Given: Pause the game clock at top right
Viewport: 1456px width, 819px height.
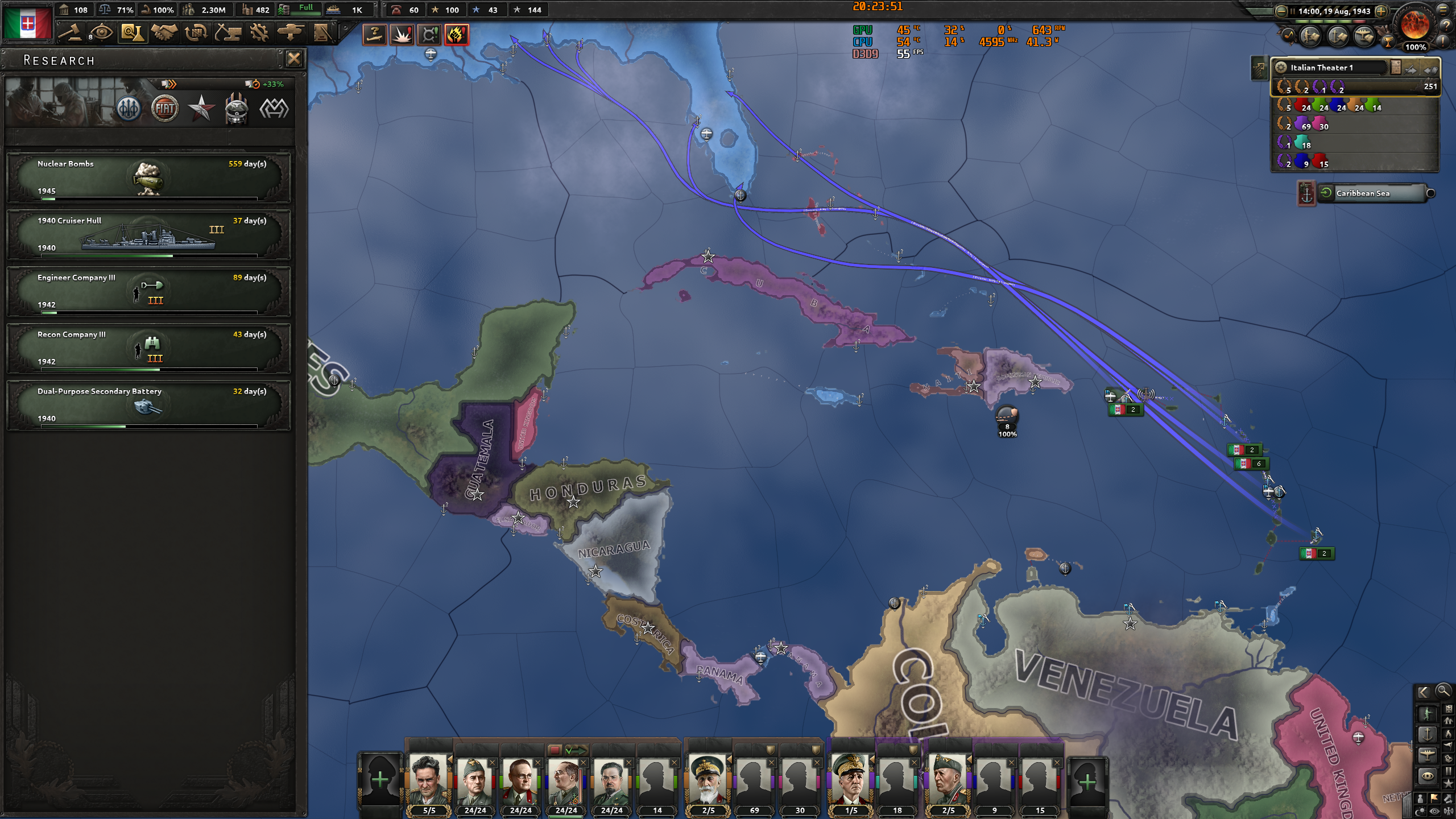Looking at the screenshot, I should point(1293,11).
